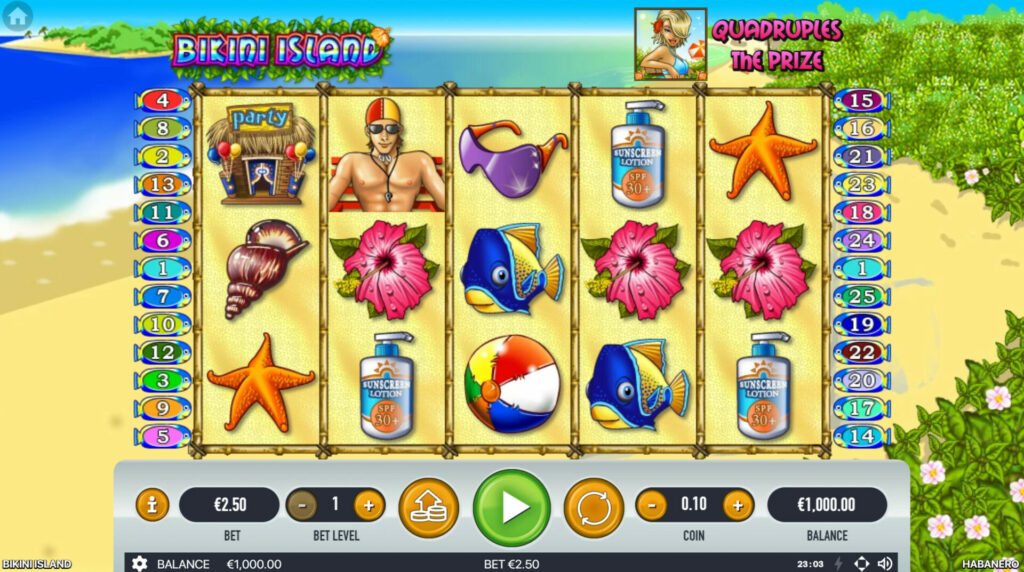Increase the bet level
The height and width of the screenshot is (572, 1024).
(368, 505)
